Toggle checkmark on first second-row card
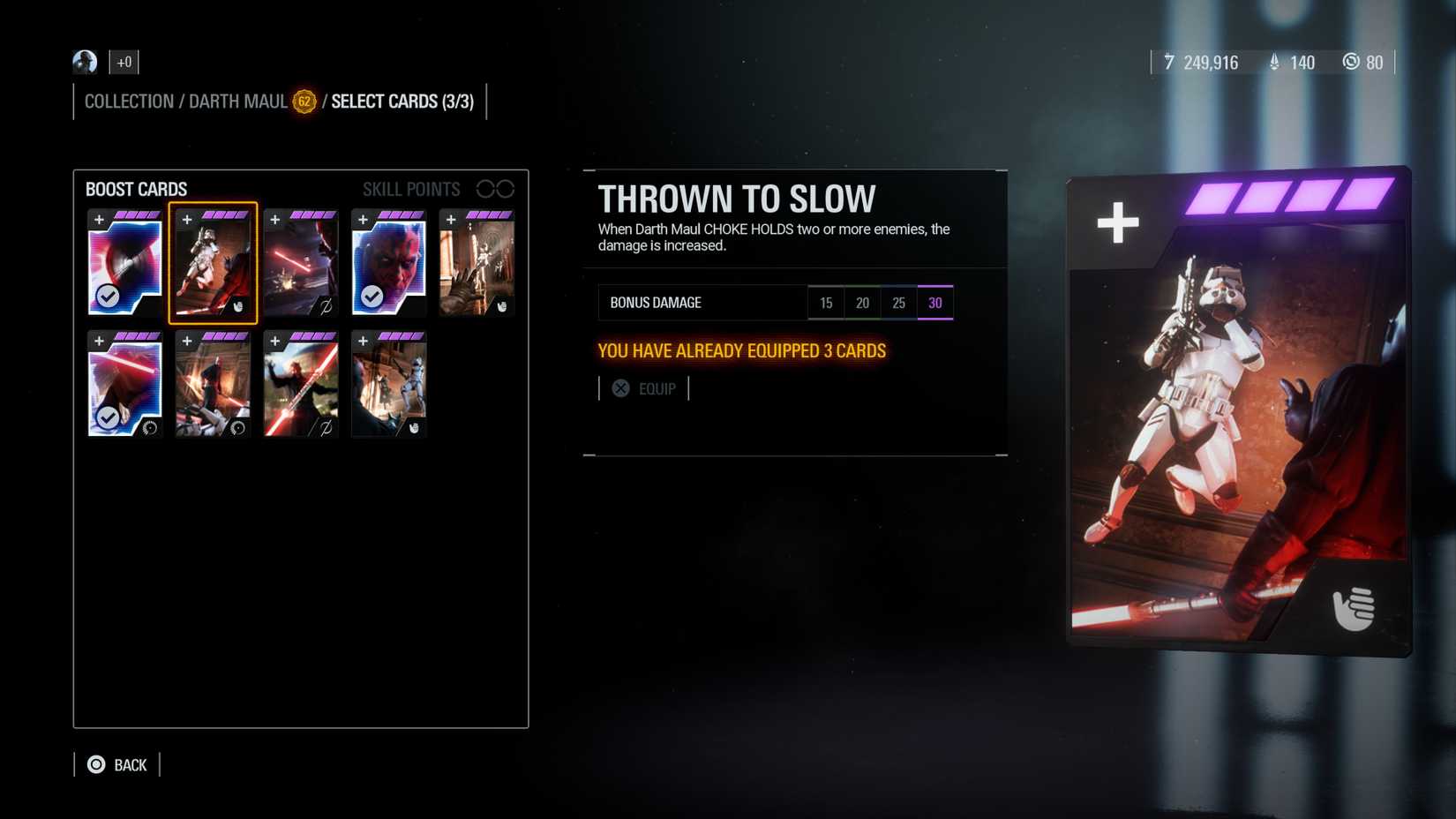 click(106, 418)
